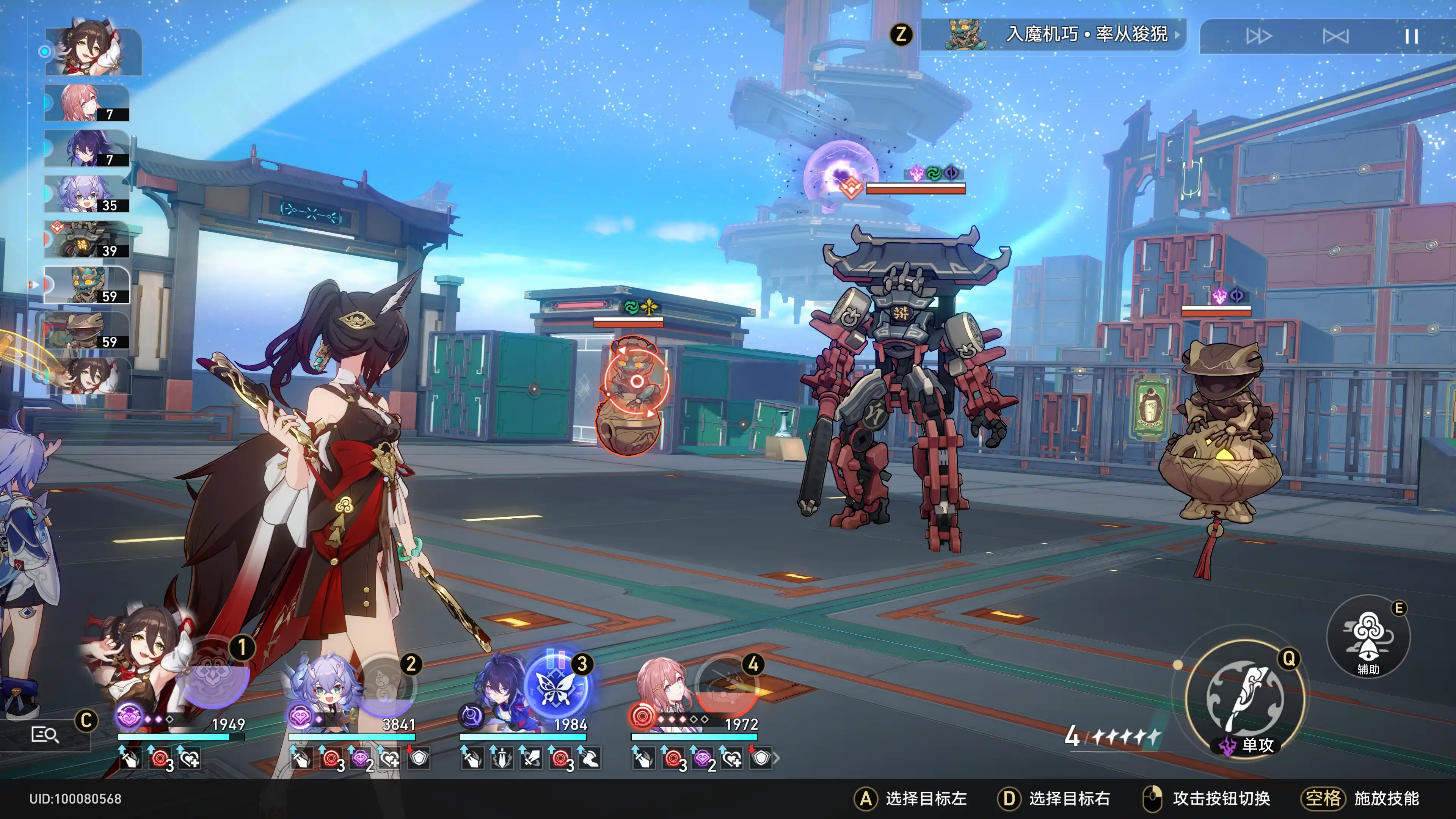The width and height of the screenshot is (1456, 819).
Task: Select the pink-haired portrait in turn order
Action: [x=86, y=103]
